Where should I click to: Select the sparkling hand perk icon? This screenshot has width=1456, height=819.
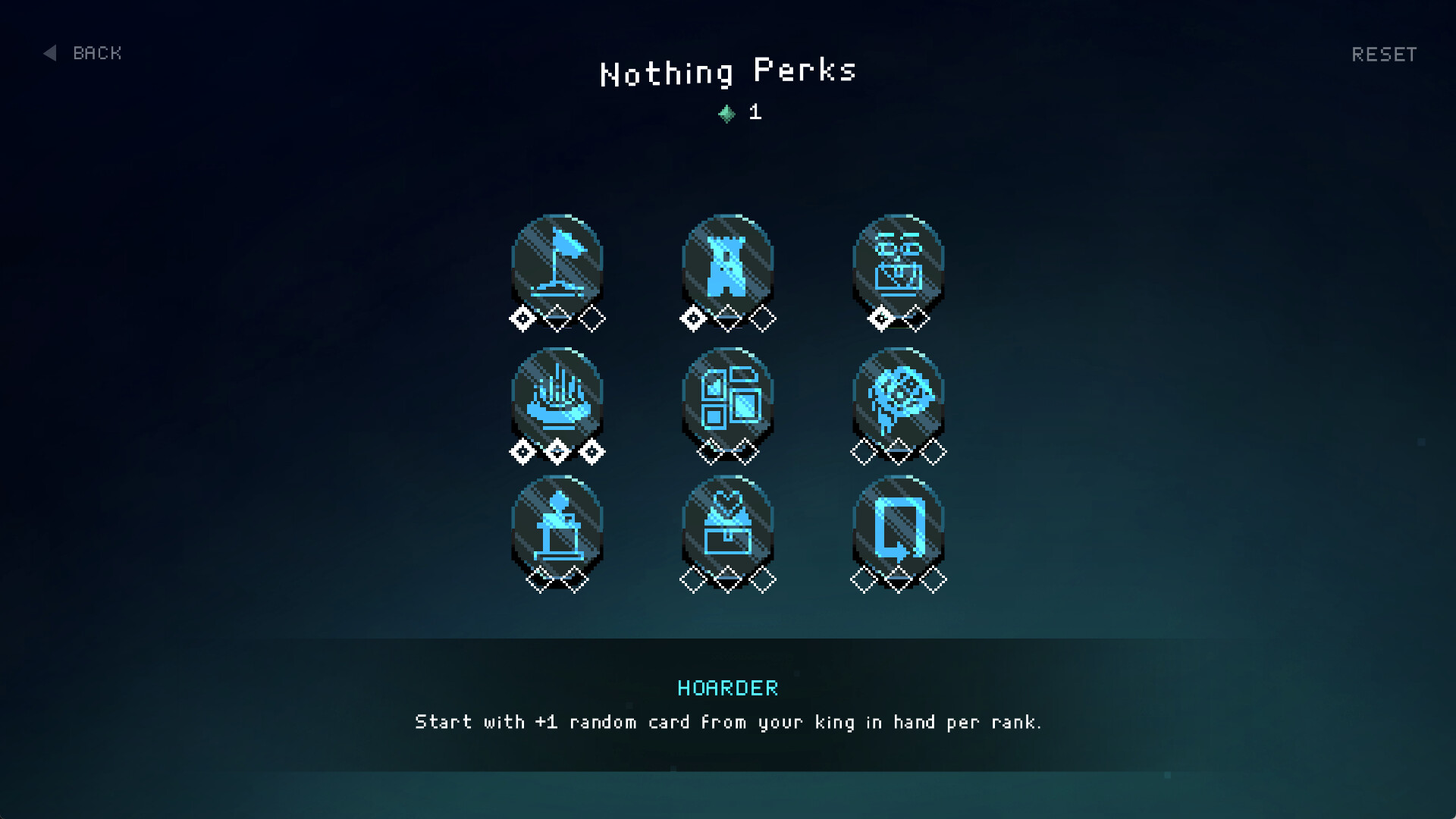558,394
